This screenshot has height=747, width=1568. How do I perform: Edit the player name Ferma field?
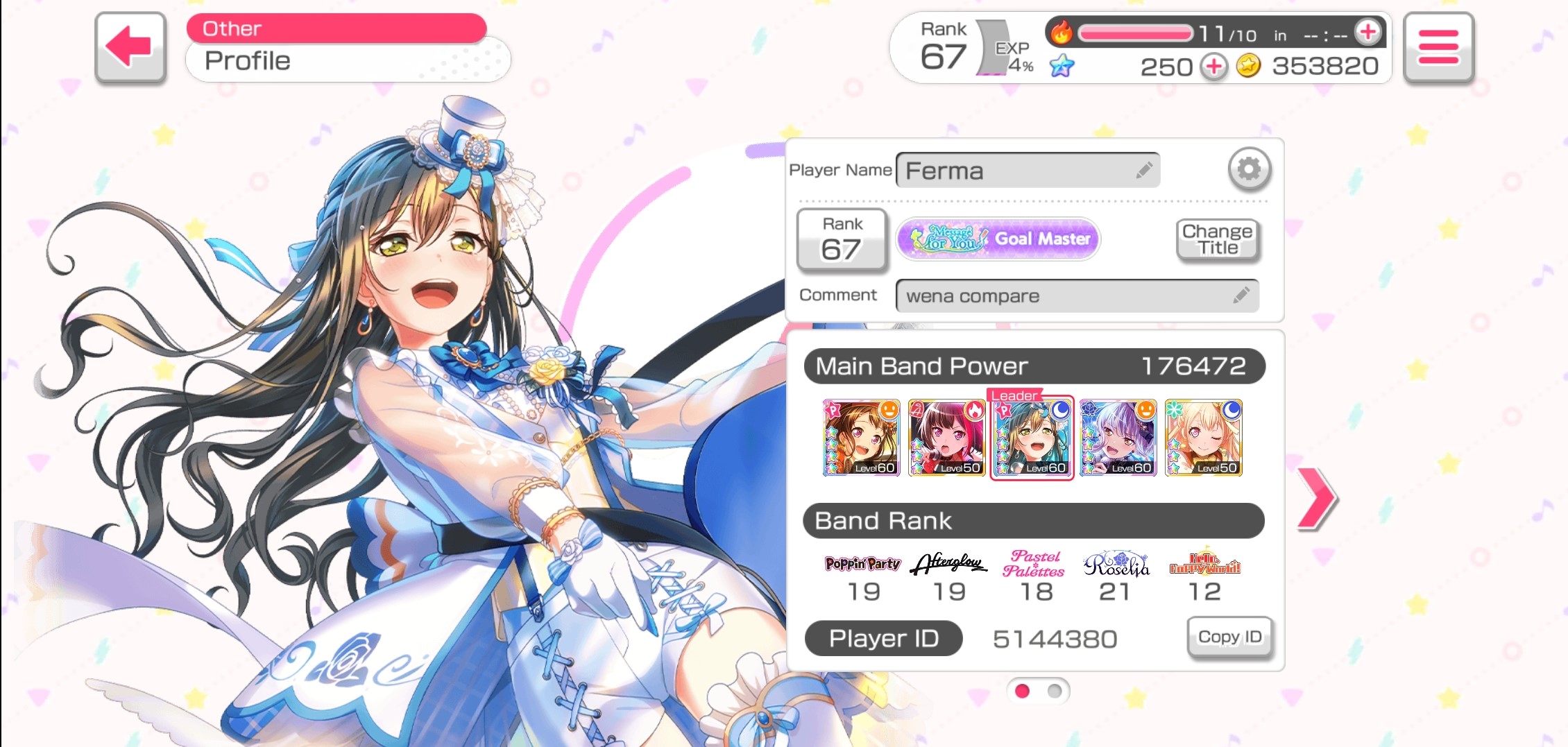tap(1028, 171)
